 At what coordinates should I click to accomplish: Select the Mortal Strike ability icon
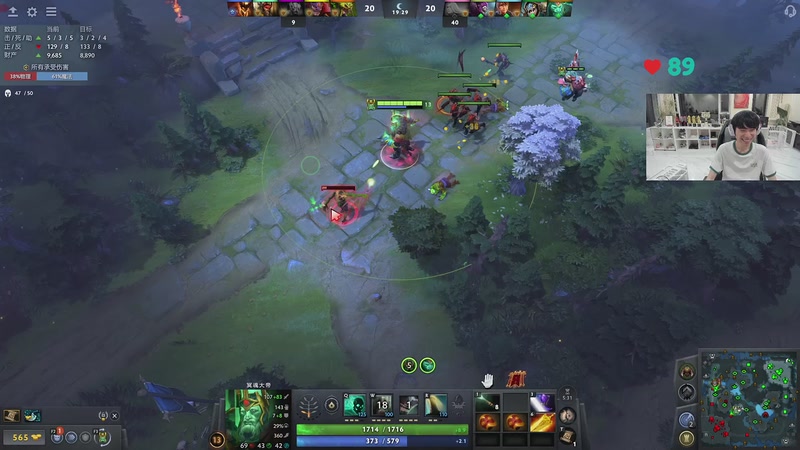point(409,405)
